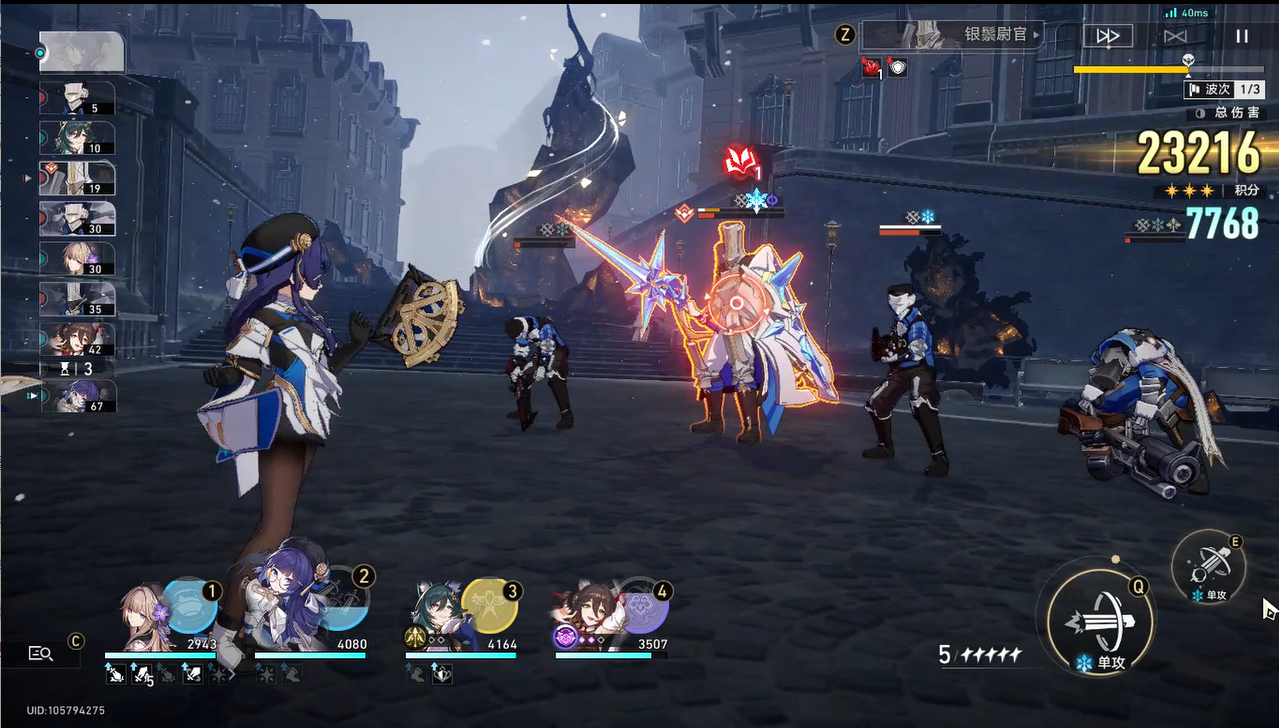Select the turn-order portrait with value 5

point(78,98)
